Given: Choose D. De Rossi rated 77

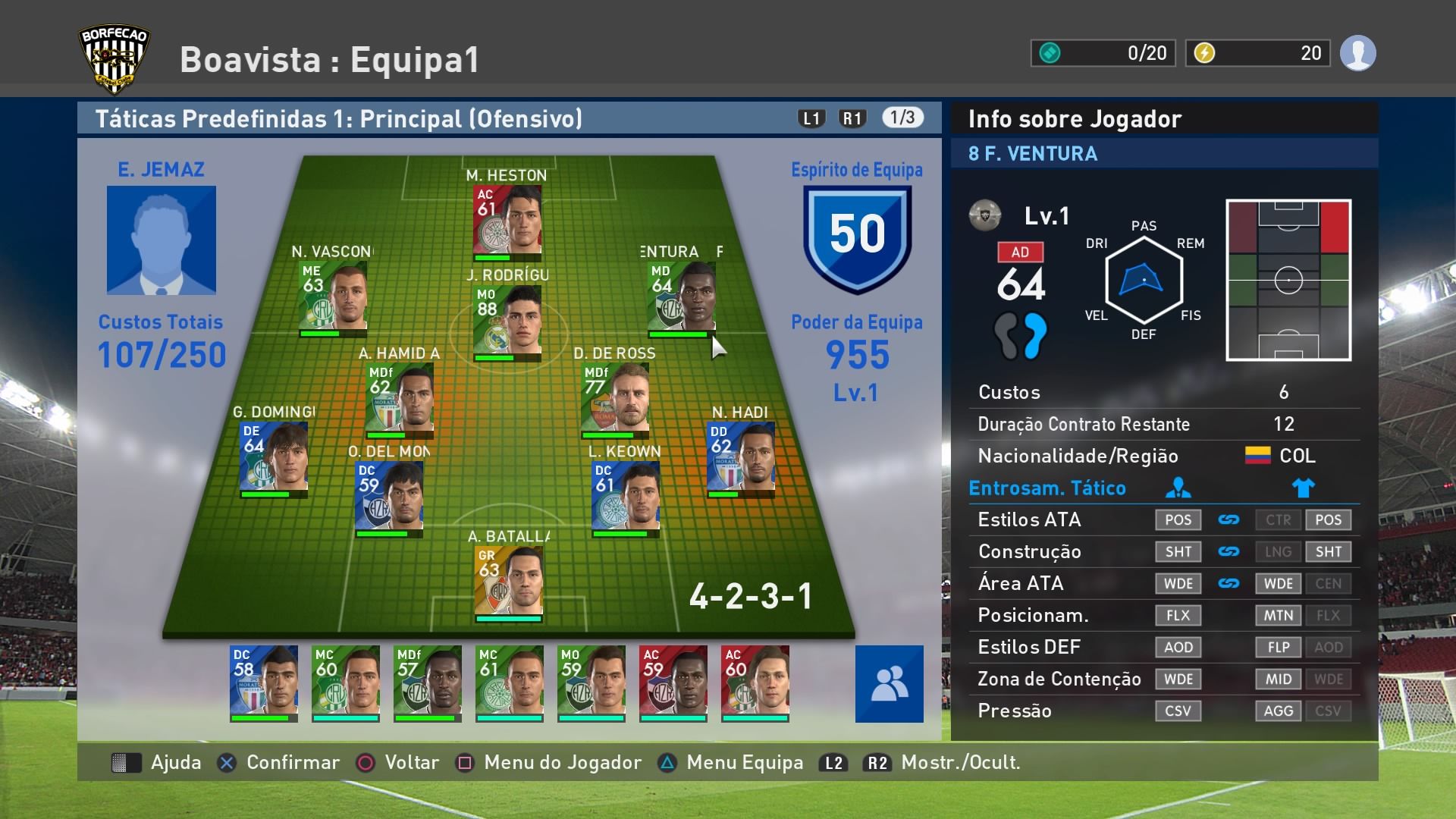Looking at the screenshot, I should [x=615, y=398].
